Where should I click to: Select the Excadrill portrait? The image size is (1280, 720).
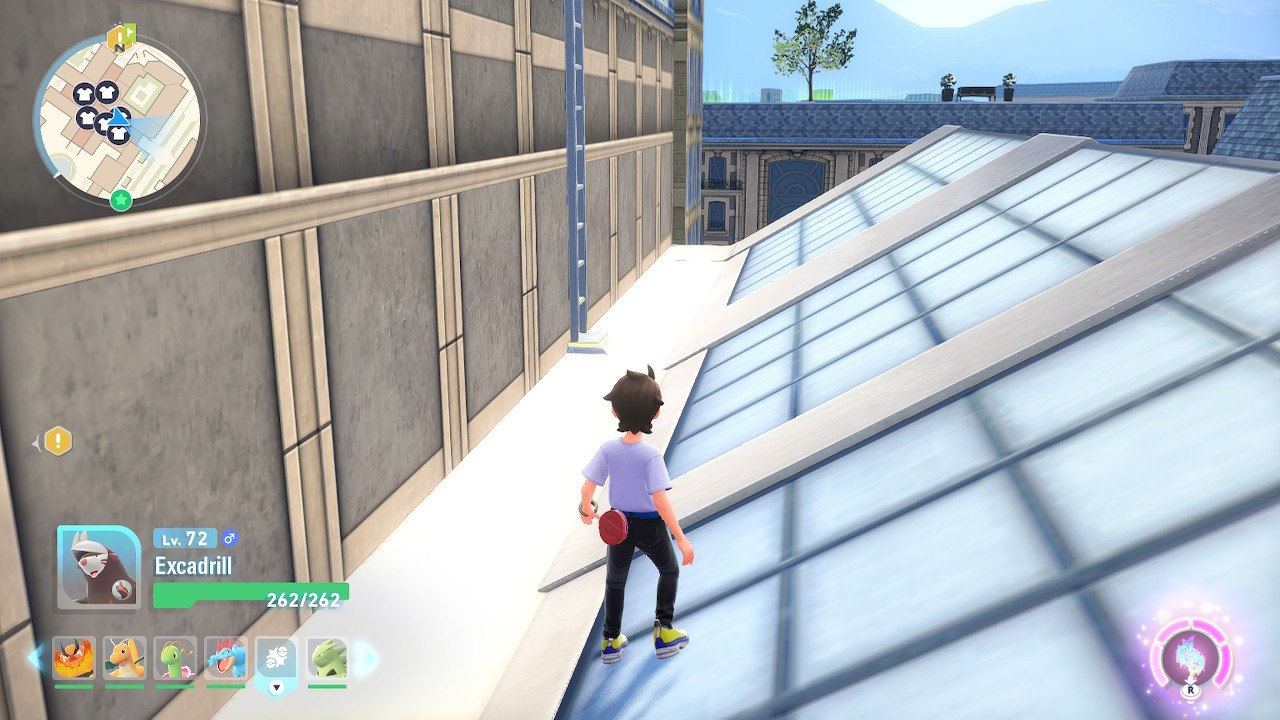click(x=98, y=567)
